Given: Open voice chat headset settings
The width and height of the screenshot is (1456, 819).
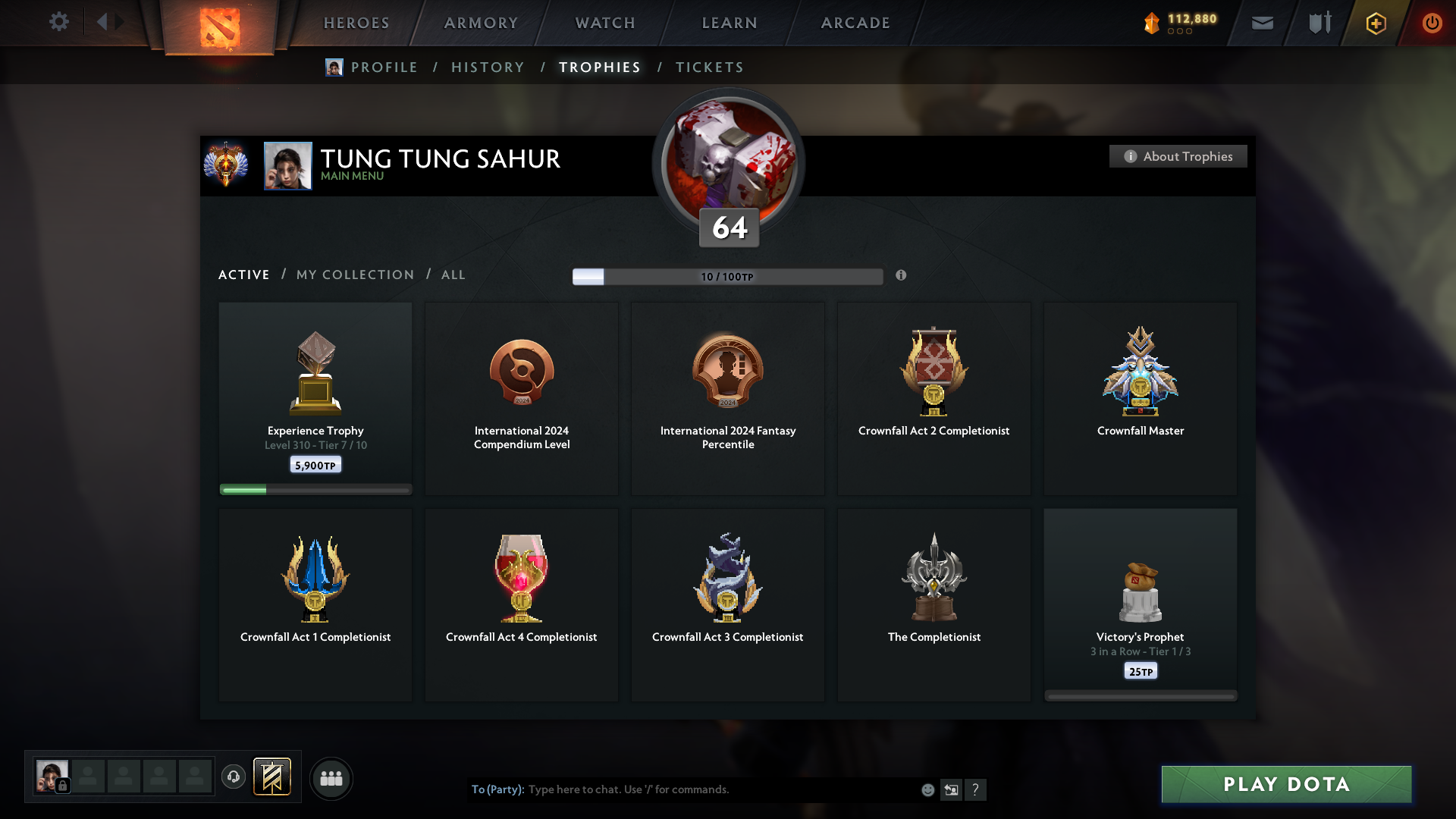Looking at the screenshot, I should pyautogui.click(x=234, y=778).
